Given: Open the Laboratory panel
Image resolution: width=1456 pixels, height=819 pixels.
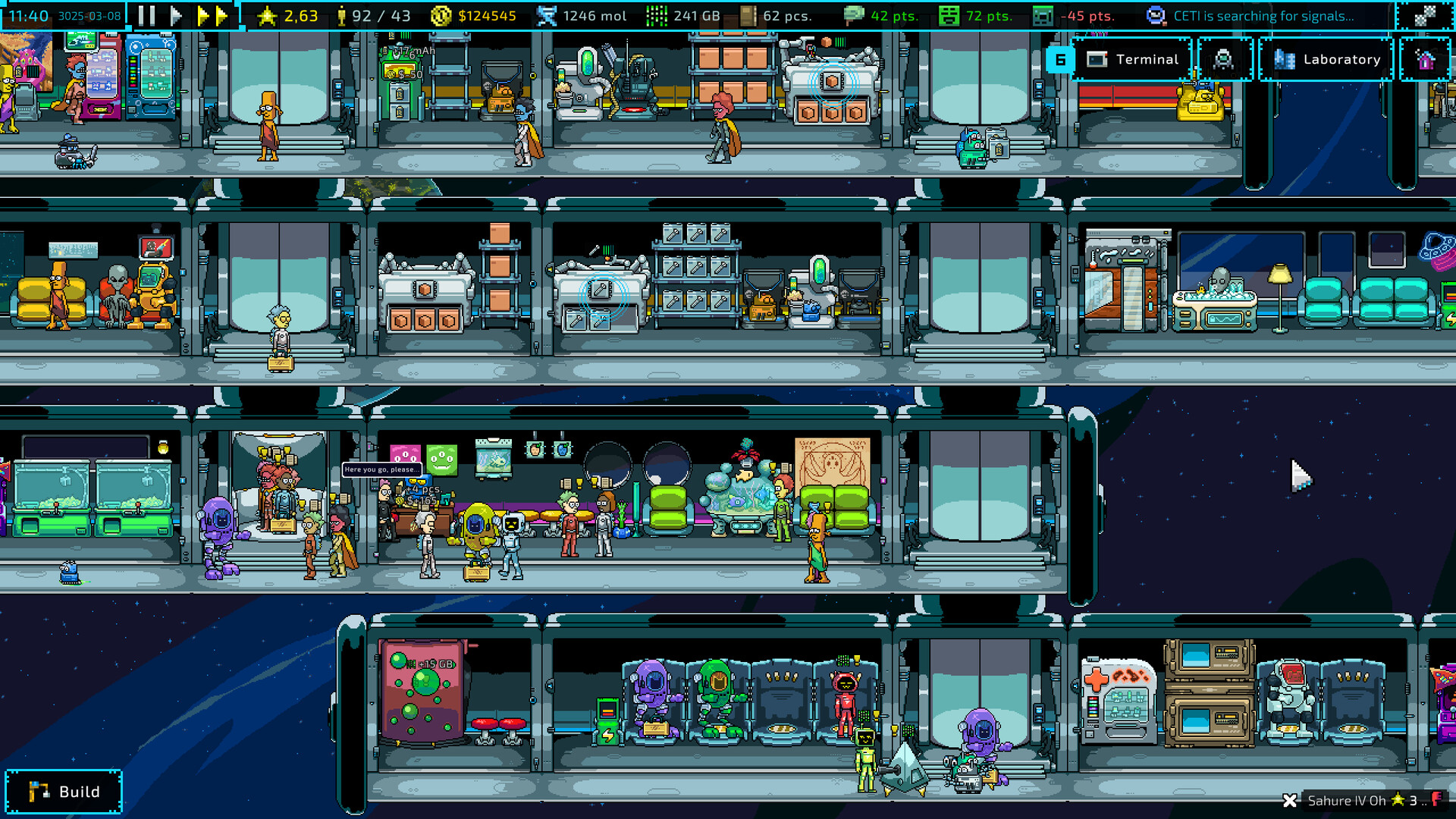Looking at the screenshot, I should [1326, 59].
